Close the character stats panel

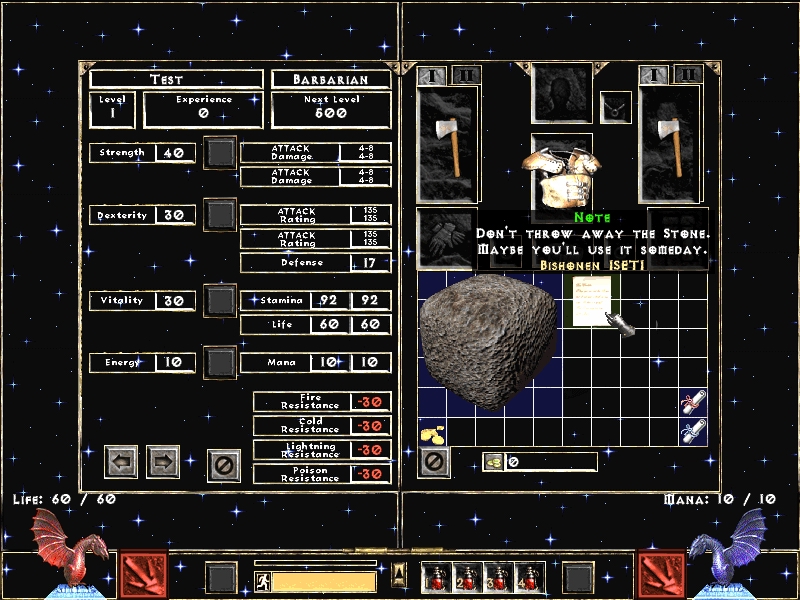[x=224, y=464]
